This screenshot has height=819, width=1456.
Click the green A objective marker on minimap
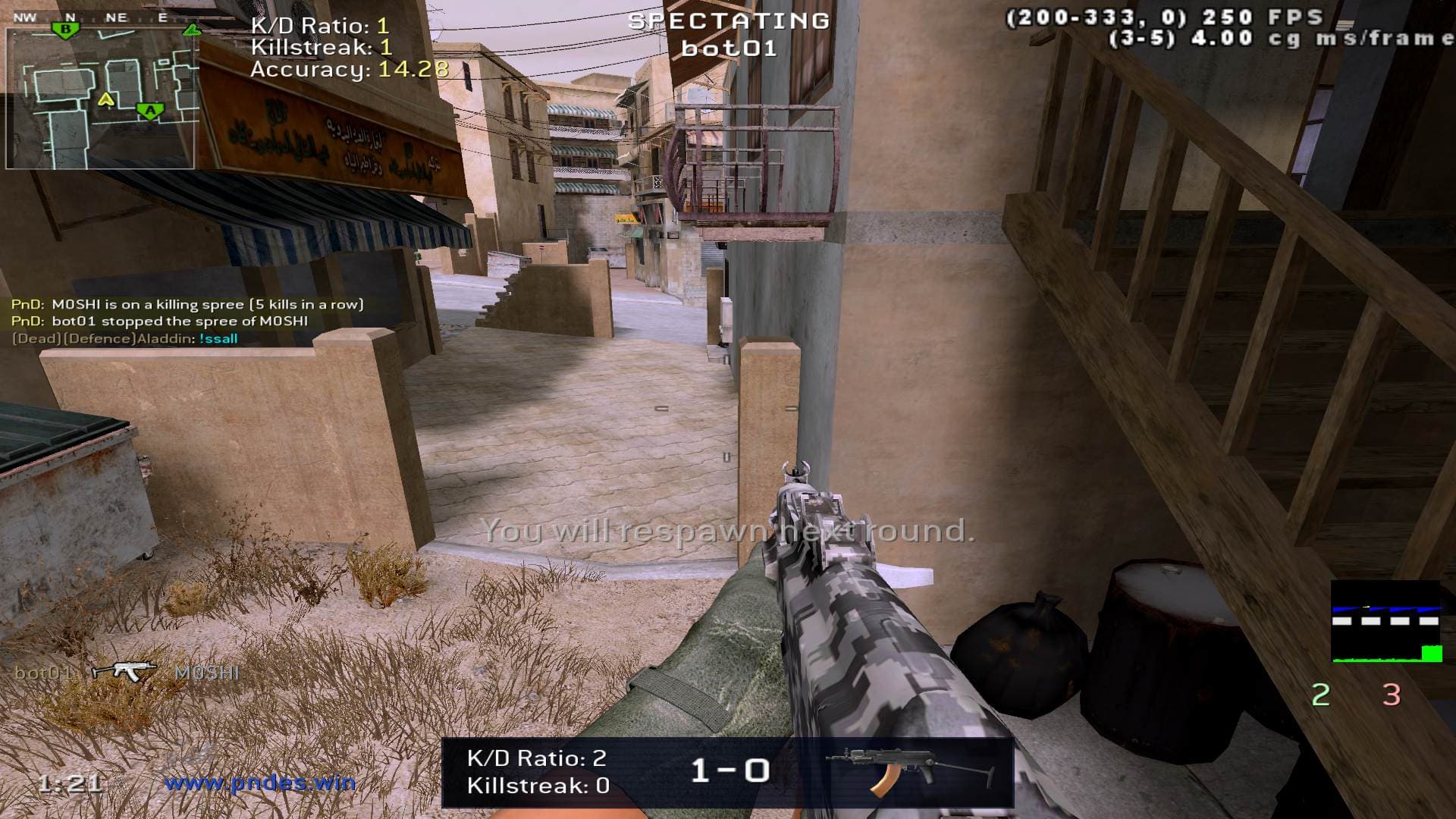pos(150,111)
